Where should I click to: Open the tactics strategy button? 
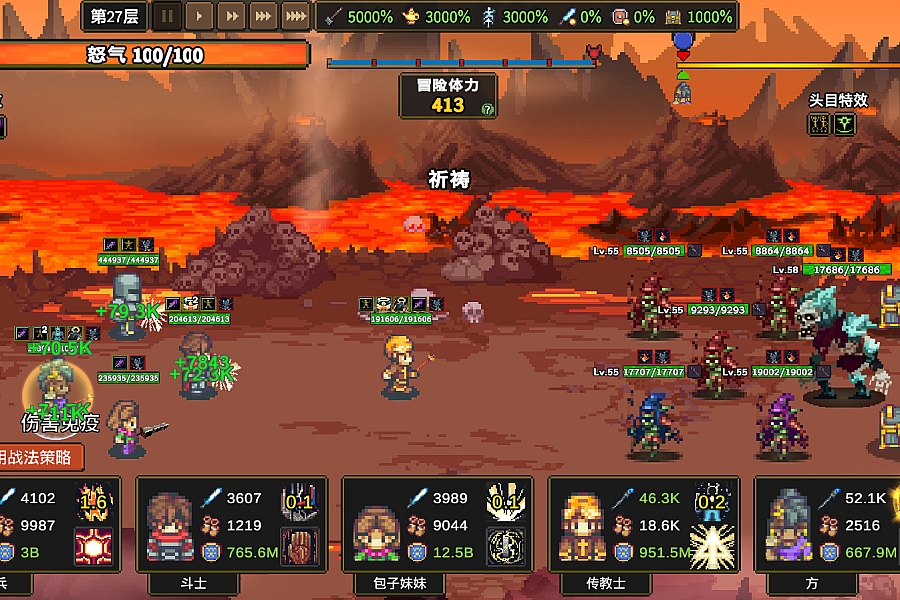(x=38, y=457)
